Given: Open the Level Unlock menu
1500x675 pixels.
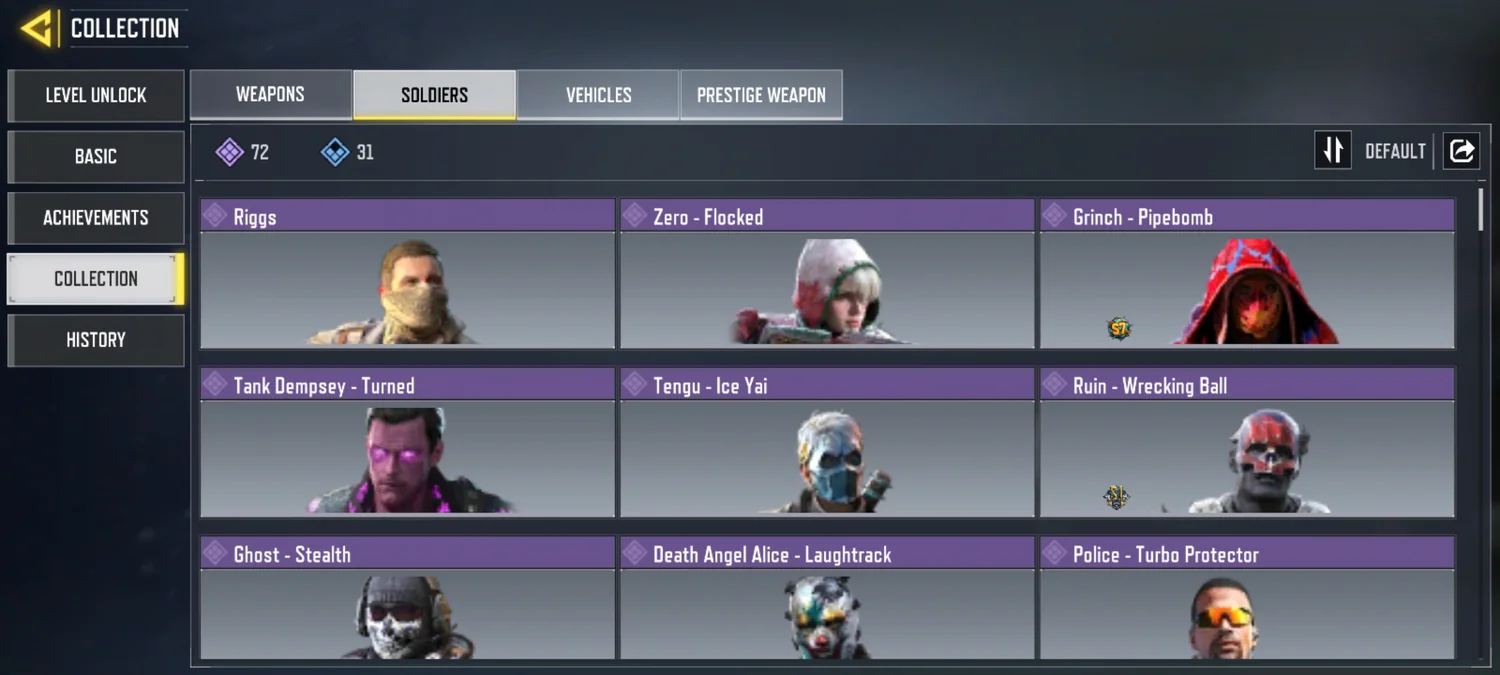Looking at the screenshot, I should pos(96,95).
